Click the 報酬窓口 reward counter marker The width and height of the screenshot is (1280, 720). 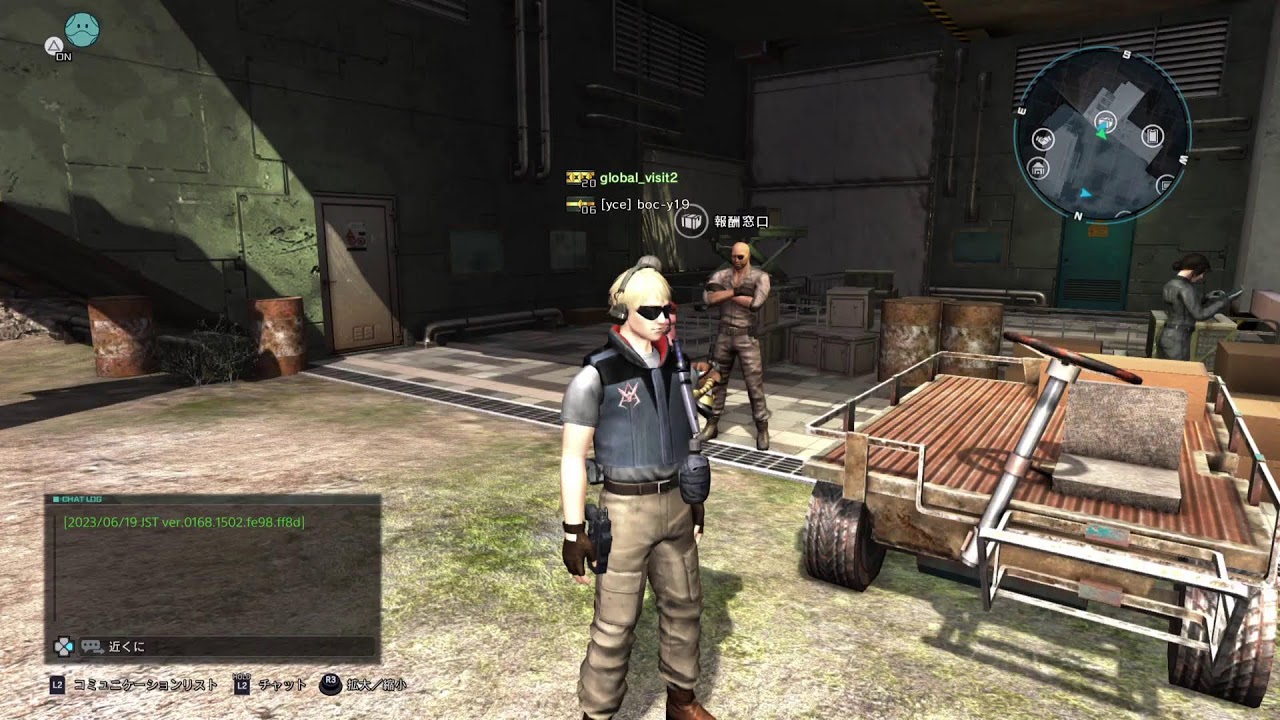click(x=690, y=221)
